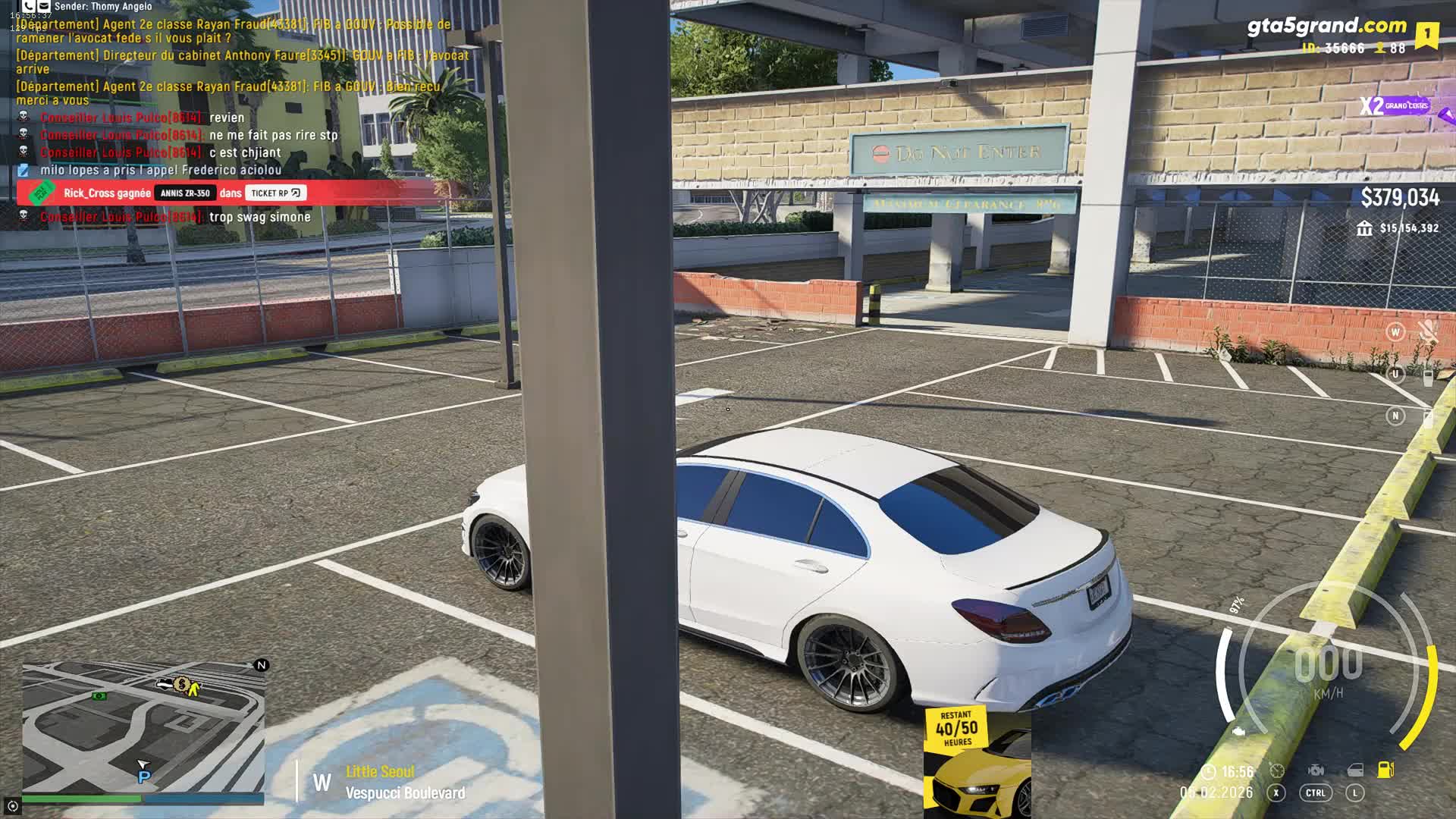Click the Annis ZR-350 prize tag

click(185, 193)
